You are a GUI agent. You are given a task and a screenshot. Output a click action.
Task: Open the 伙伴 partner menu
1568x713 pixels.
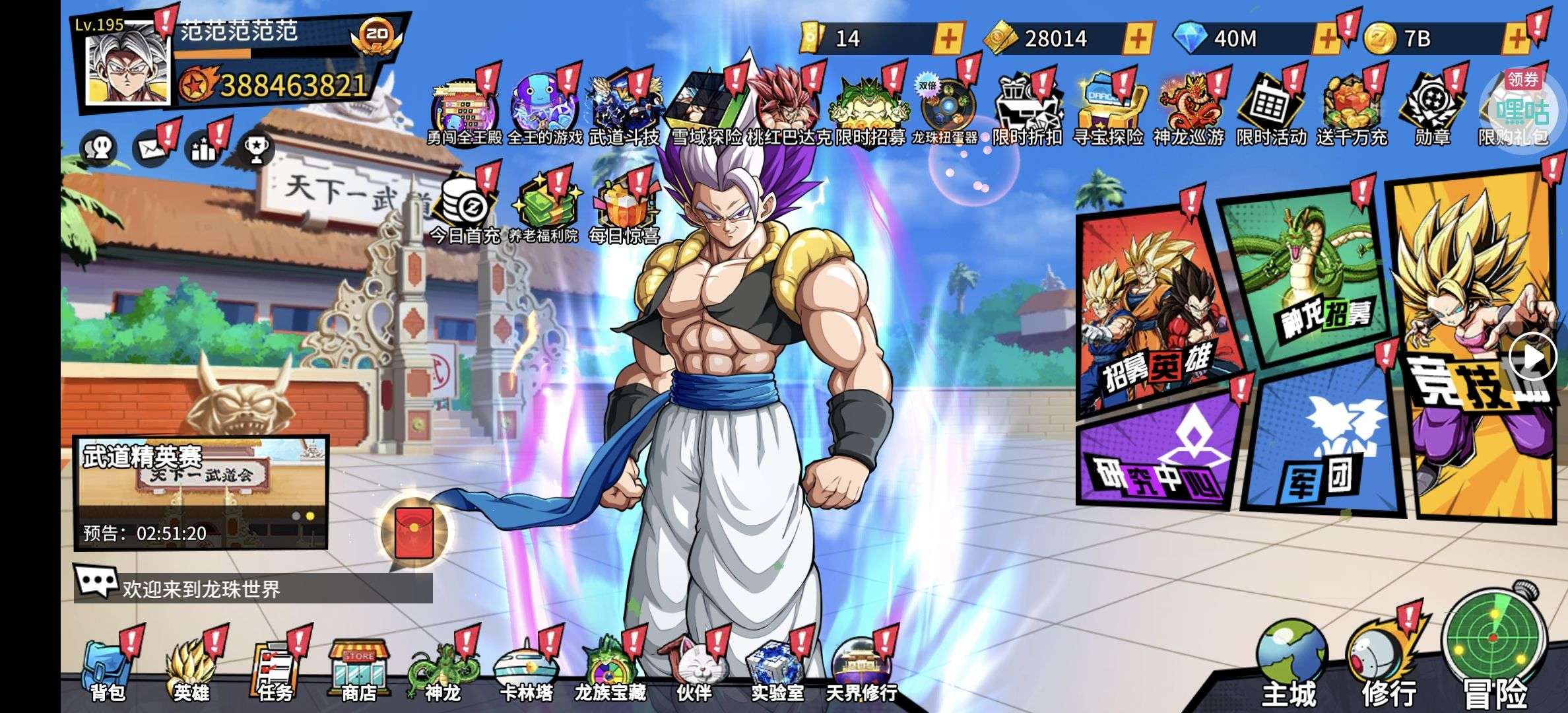(694, 670)
